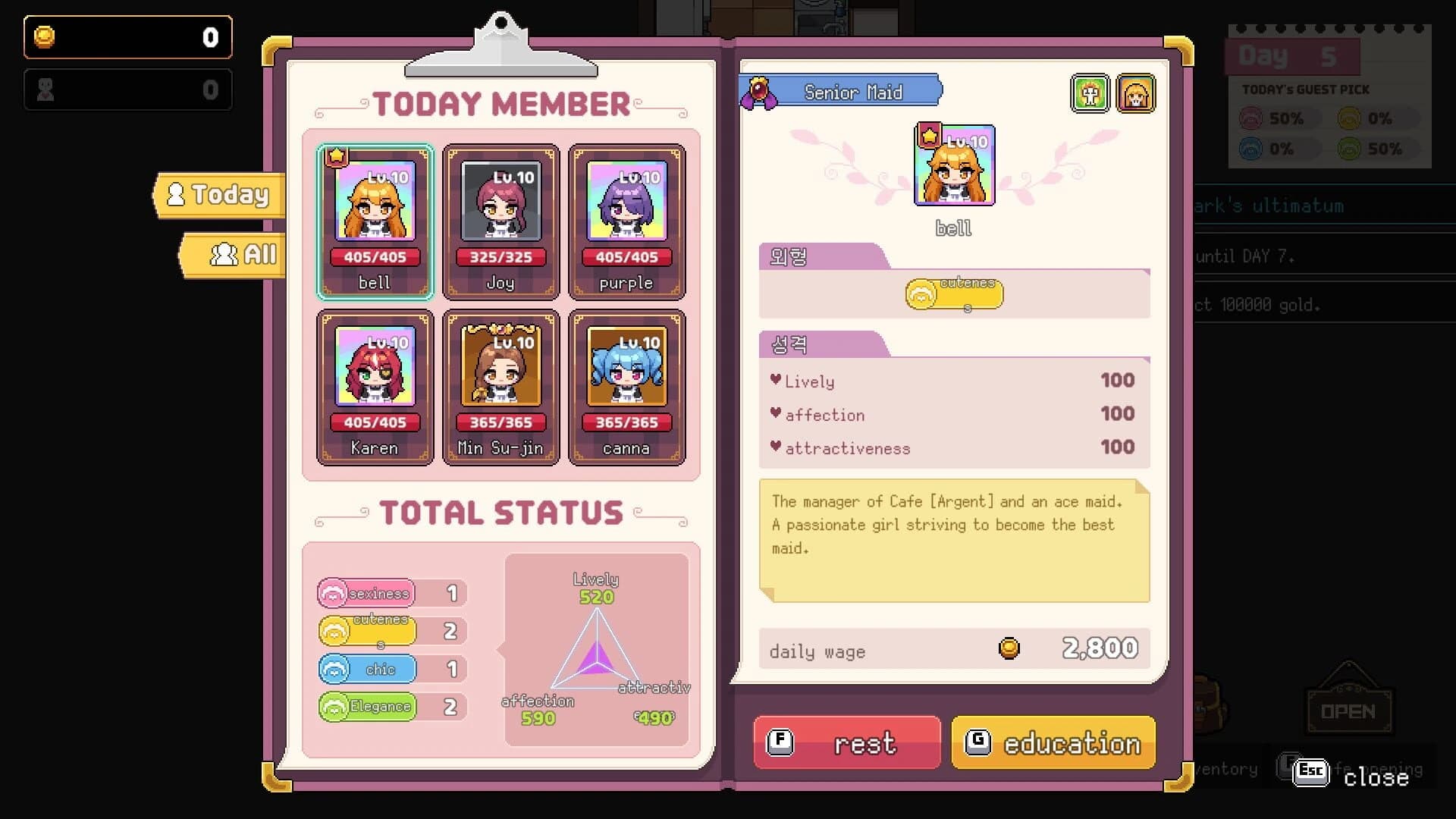Image resolution: width=1456 pixels, height=819 pixels.
Task: Select Min Su-jin's member card
Action: point(500,387)
